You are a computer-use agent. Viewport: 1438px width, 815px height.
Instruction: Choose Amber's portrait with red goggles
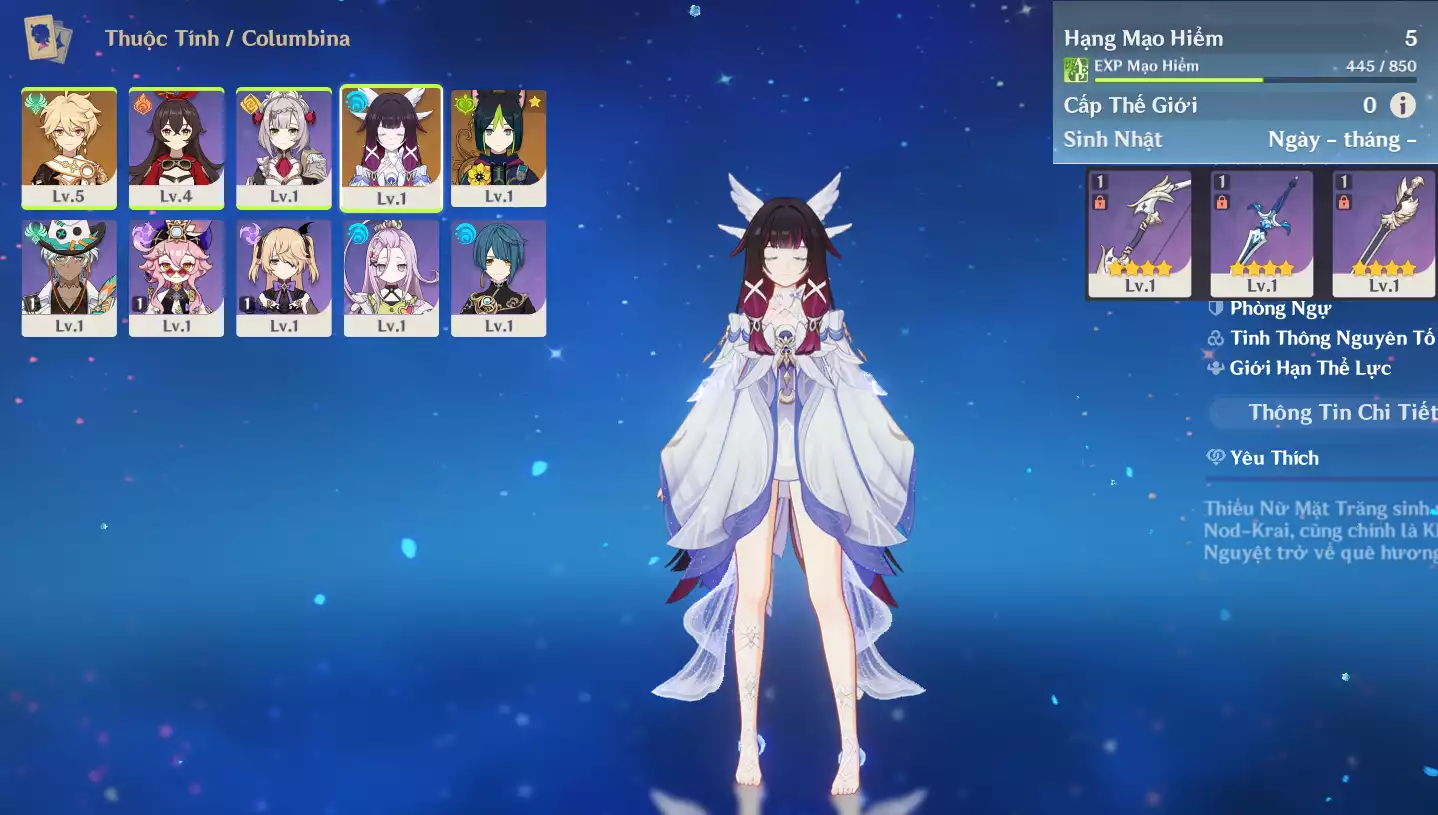pos(176,147)
